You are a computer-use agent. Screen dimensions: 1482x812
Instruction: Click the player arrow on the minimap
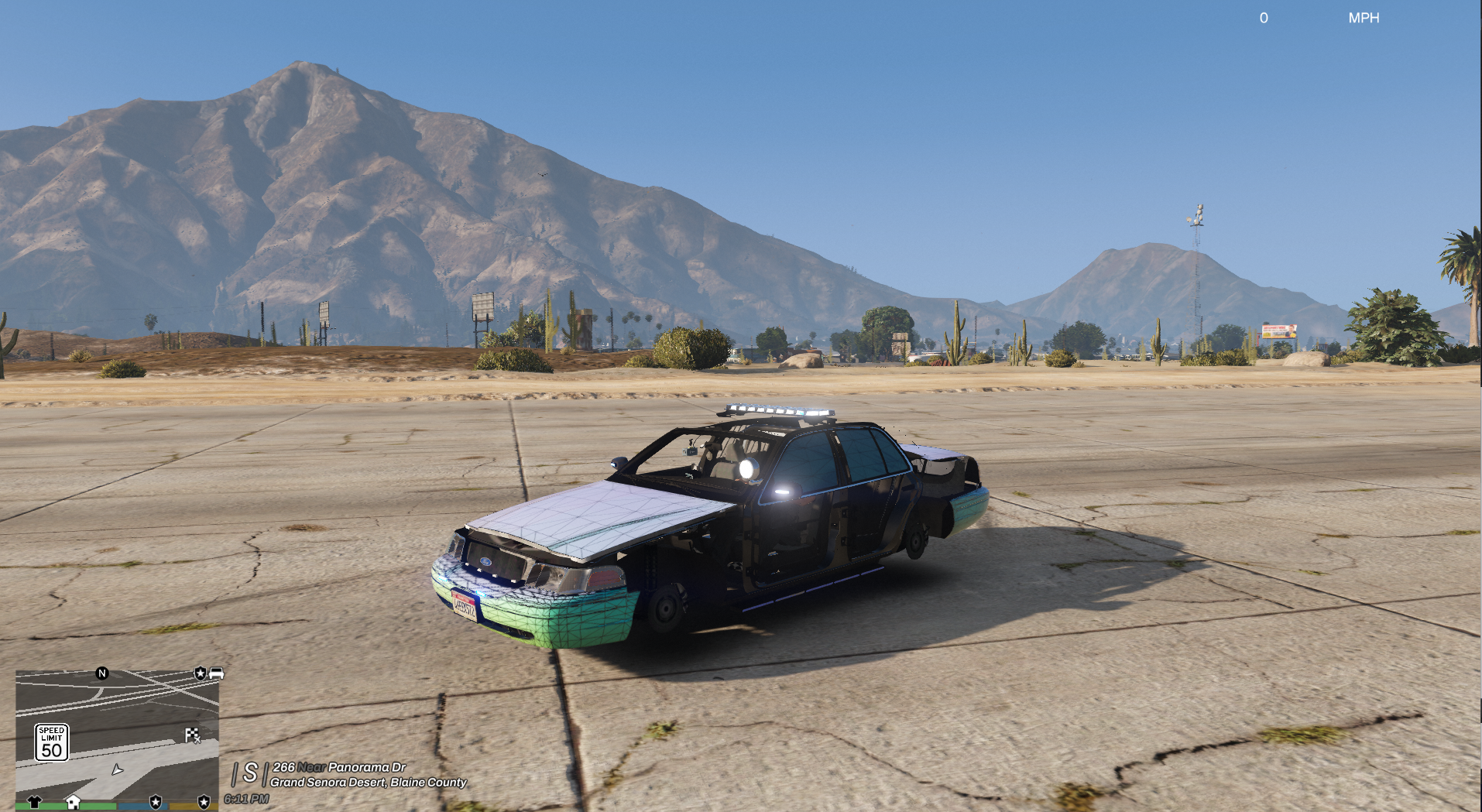click(x=117, y=769)
